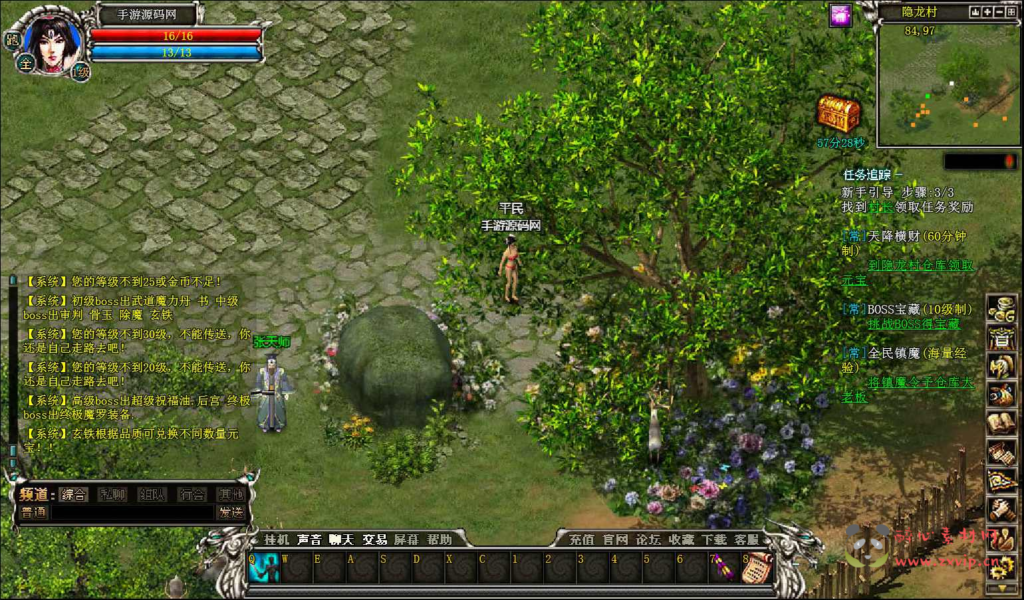Open the 充值 recharge page

[x=582, y=539]
